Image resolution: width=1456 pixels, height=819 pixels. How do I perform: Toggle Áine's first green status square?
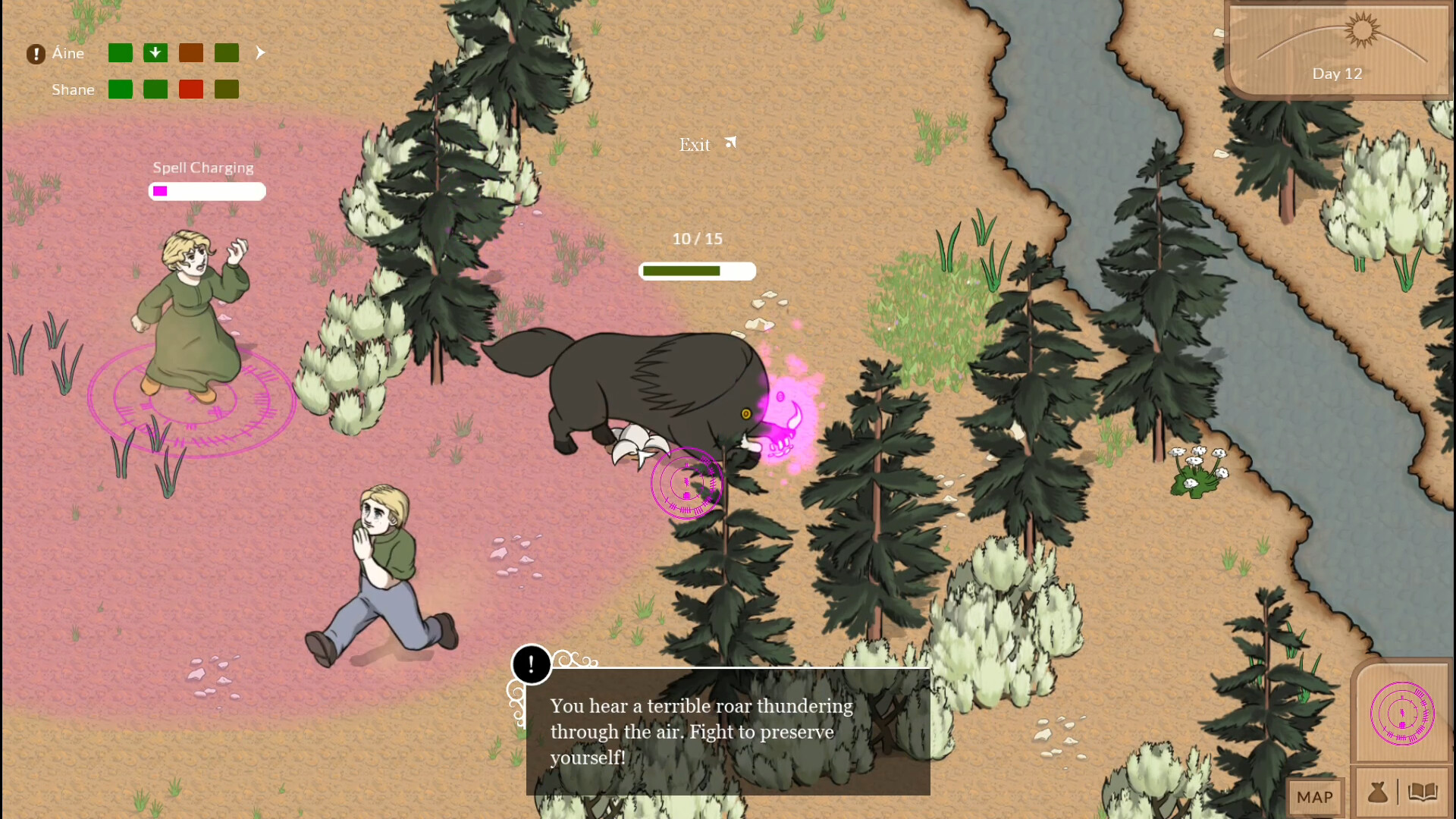point(121,53)
